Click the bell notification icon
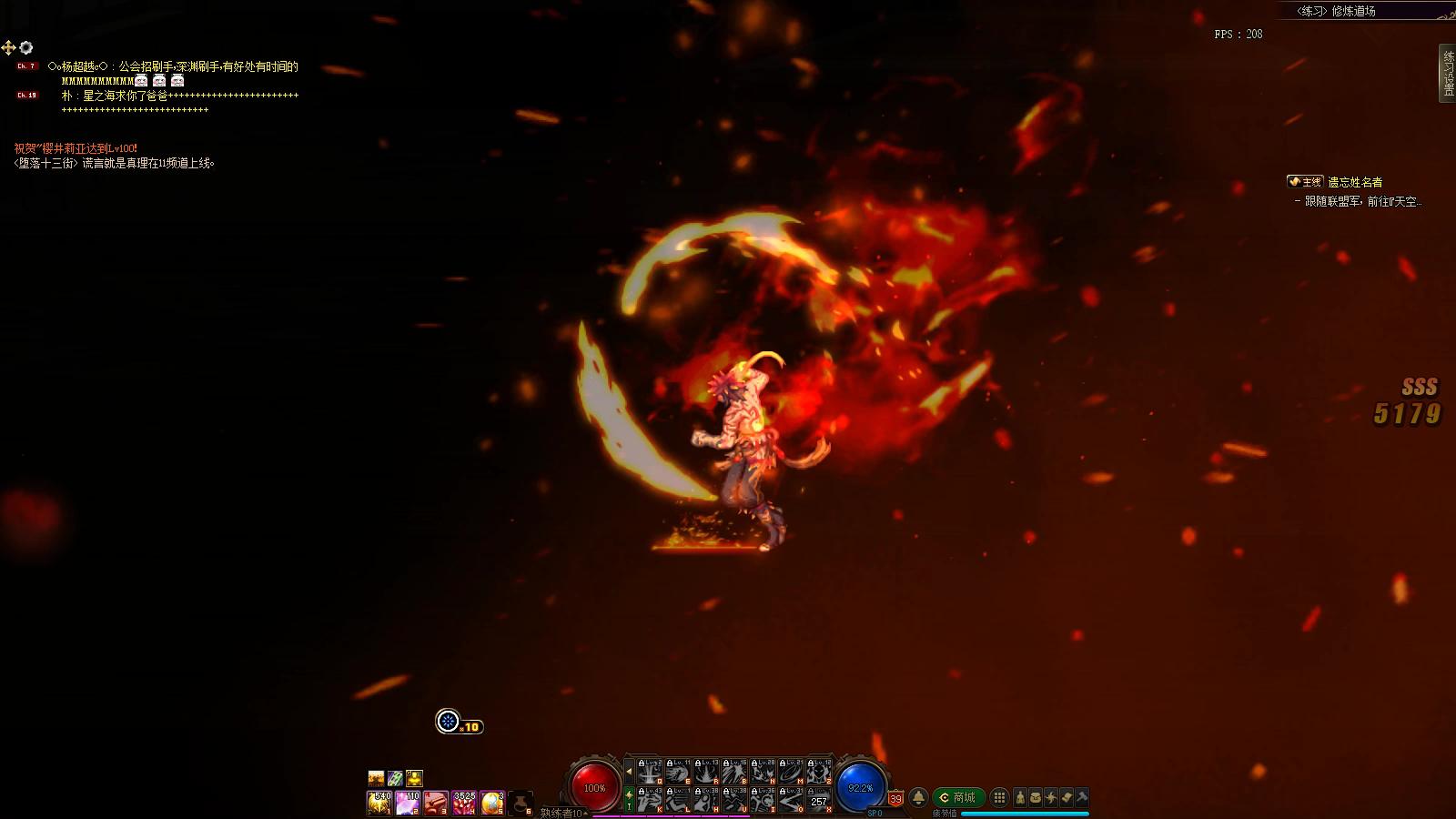This screenshot has width=1456, height=819. 918,798
